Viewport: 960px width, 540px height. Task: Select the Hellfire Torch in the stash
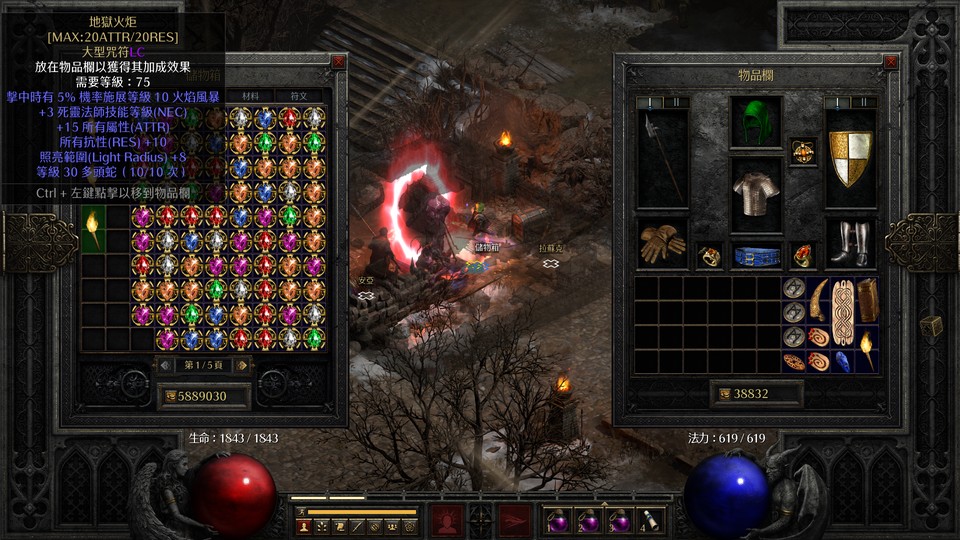(94, 229)
